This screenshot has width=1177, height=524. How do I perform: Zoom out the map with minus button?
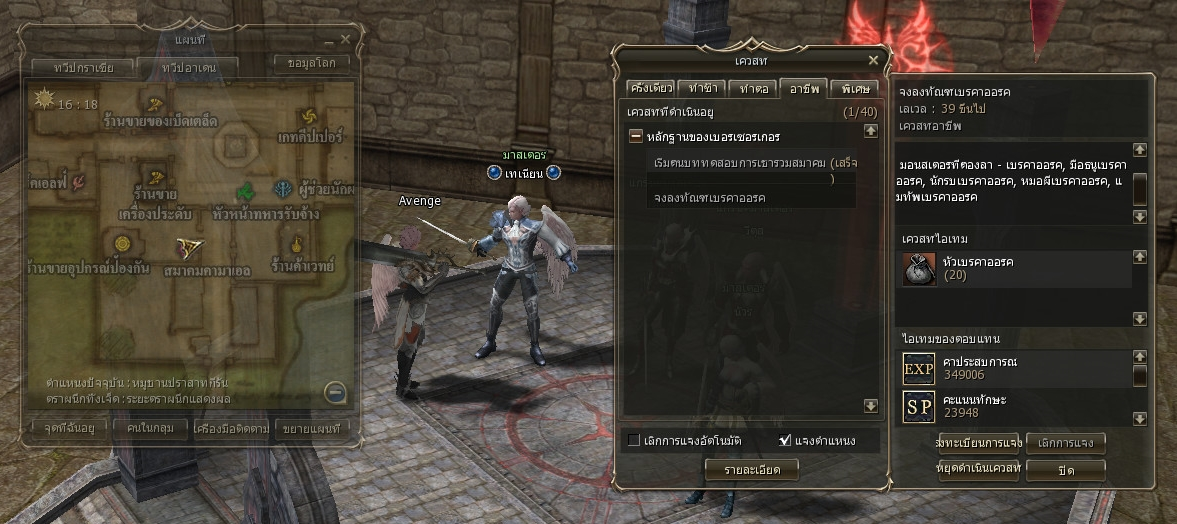335,392
